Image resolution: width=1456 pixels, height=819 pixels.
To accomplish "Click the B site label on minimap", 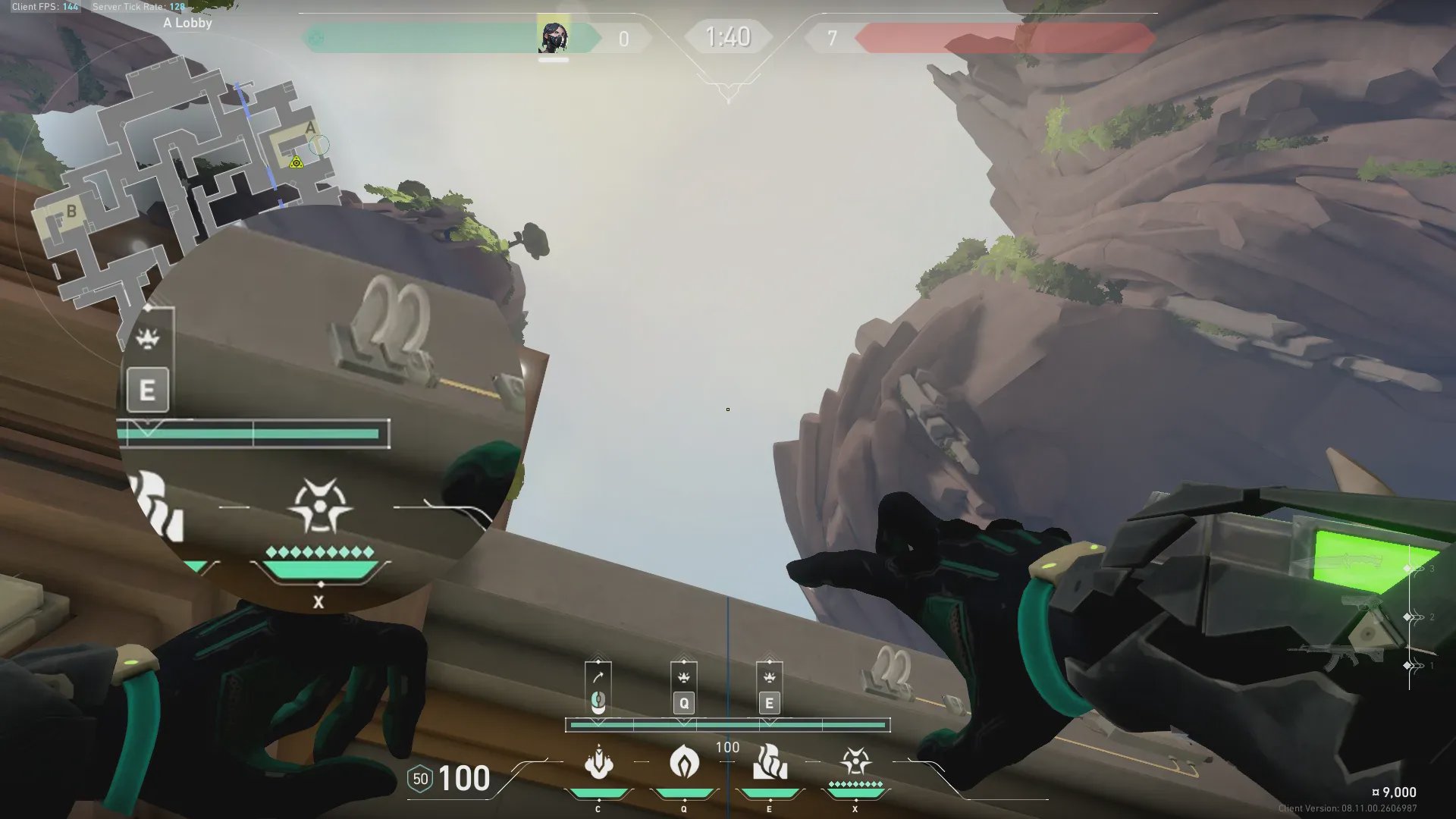I will (71, 211).
